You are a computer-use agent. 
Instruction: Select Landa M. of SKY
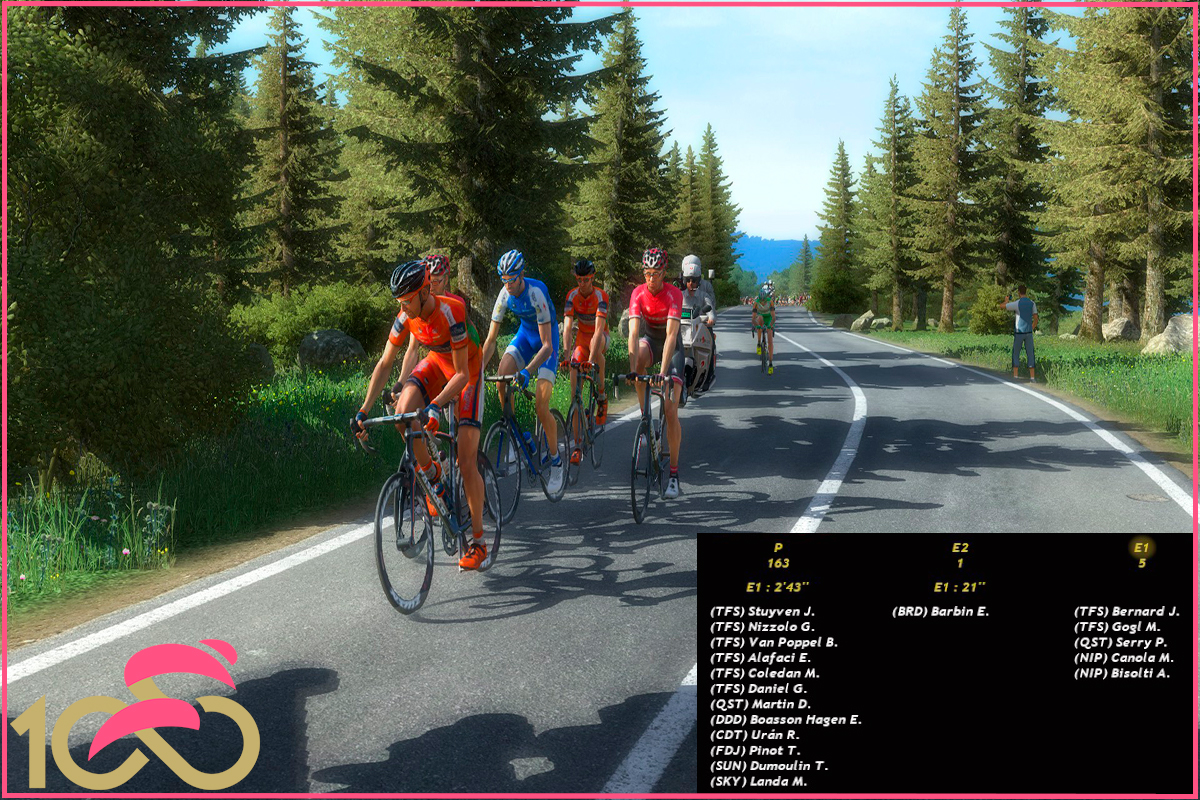(x=758, y=781)
